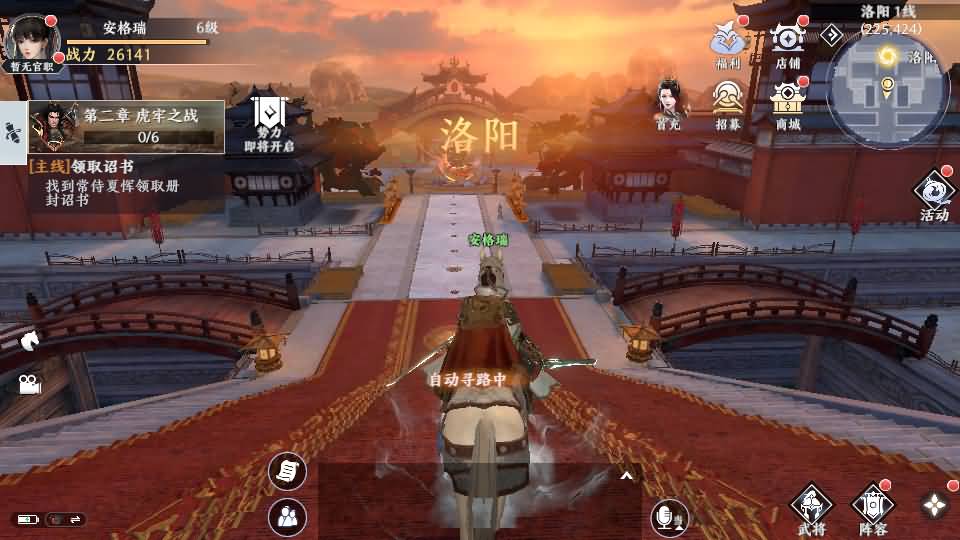This screenshot has width=960, height=540.
Task: Open the 福利 welfare menu
Action: click(x=728, y=43)
